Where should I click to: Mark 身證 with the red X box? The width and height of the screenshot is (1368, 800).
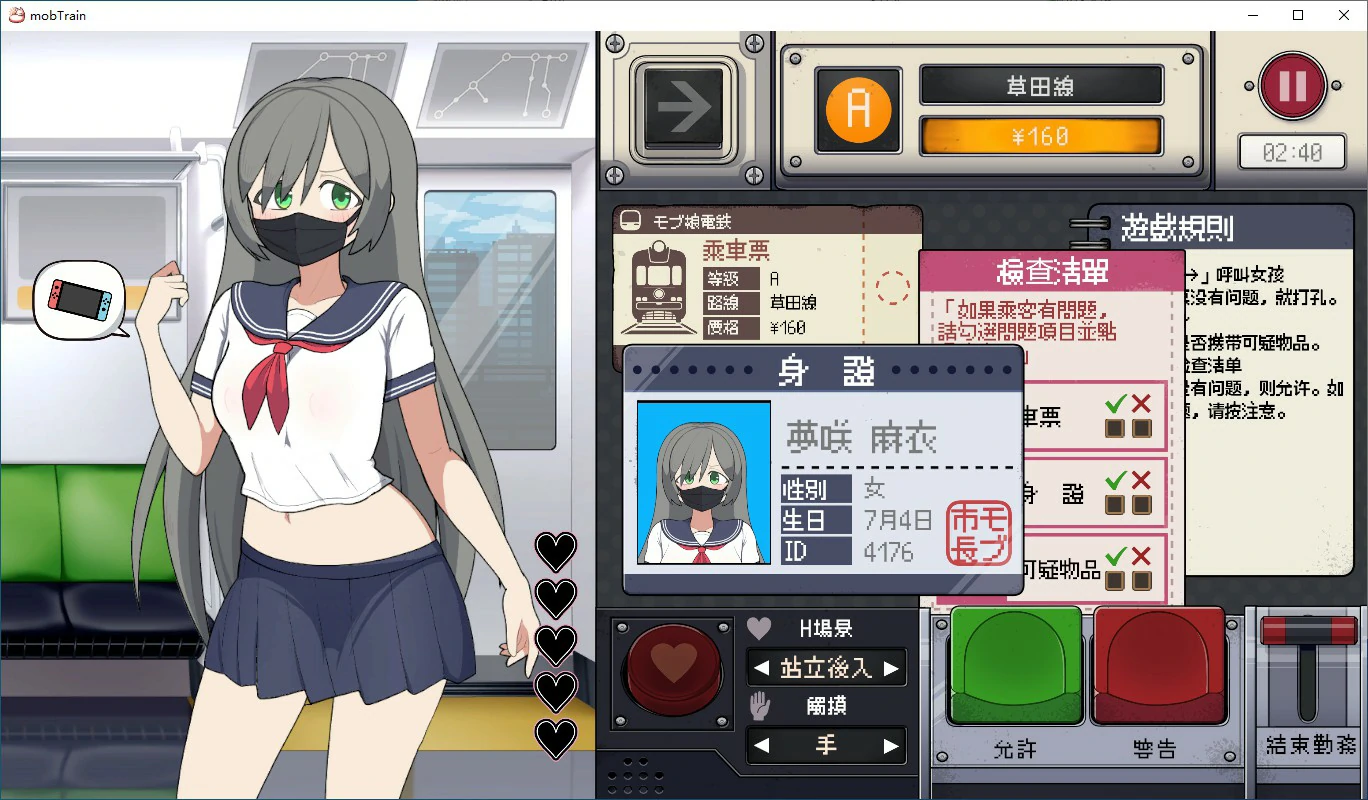[1141, 505]
